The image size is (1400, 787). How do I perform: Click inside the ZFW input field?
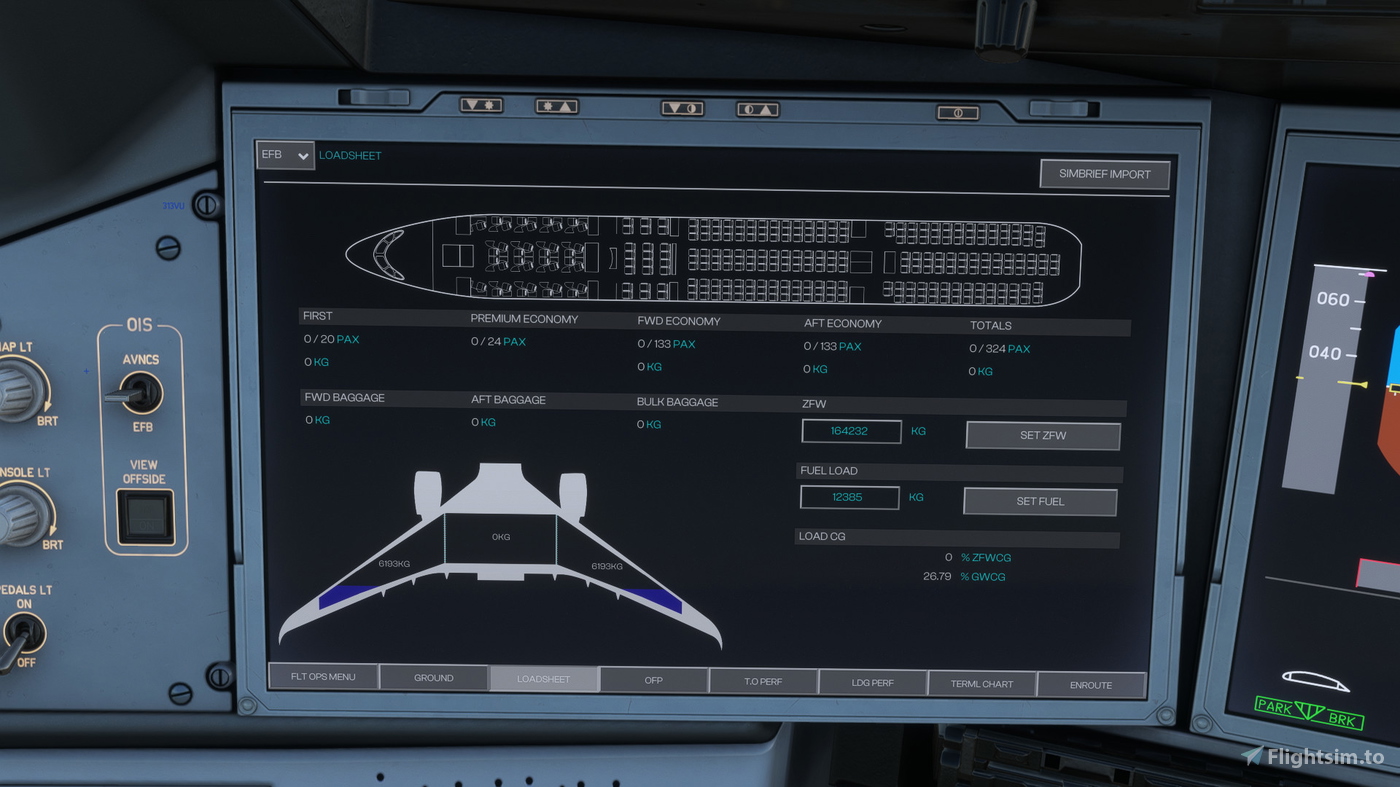click(x=850, y=431)
